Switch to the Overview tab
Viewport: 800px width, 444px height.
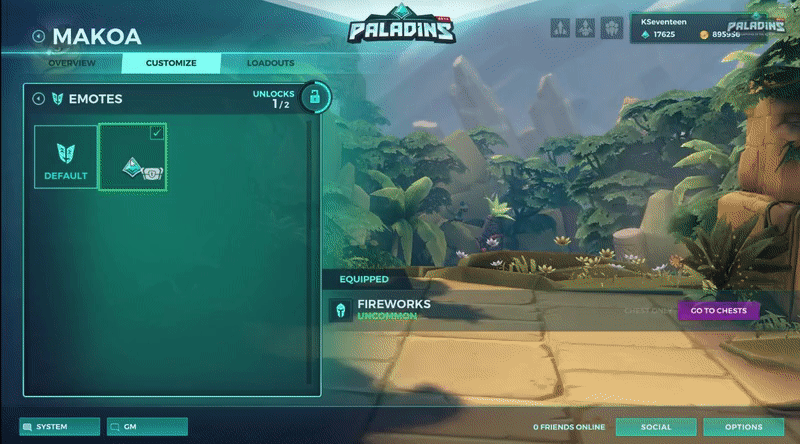point(72,64)
